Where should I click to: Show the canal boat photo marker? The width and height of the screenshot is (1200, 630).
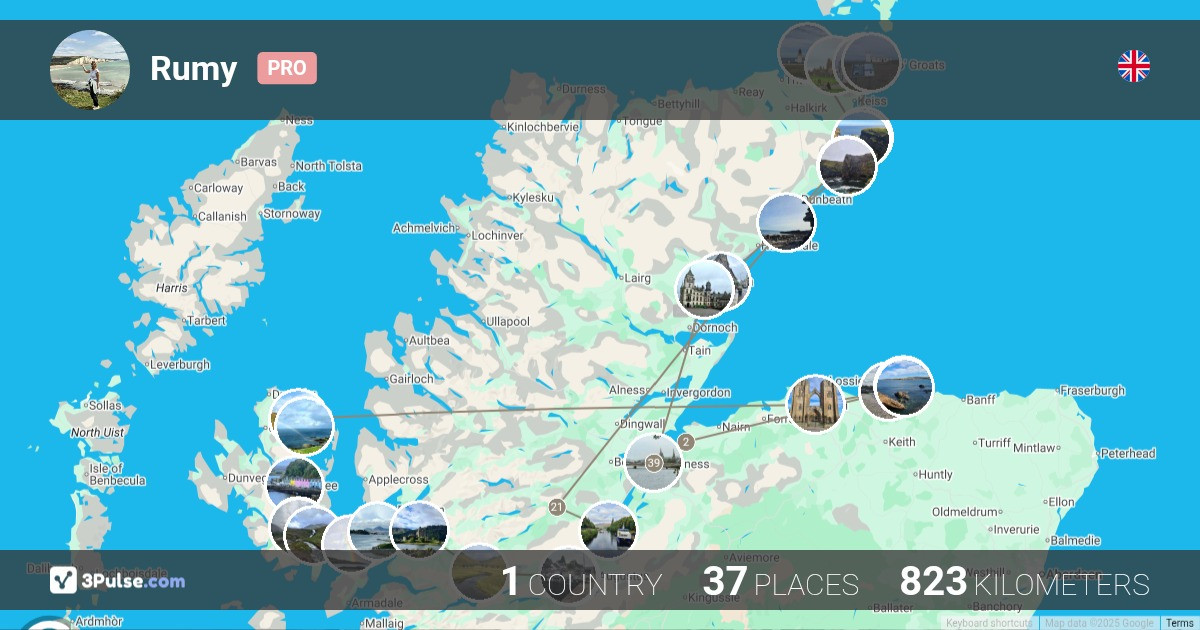pos(608,530)
